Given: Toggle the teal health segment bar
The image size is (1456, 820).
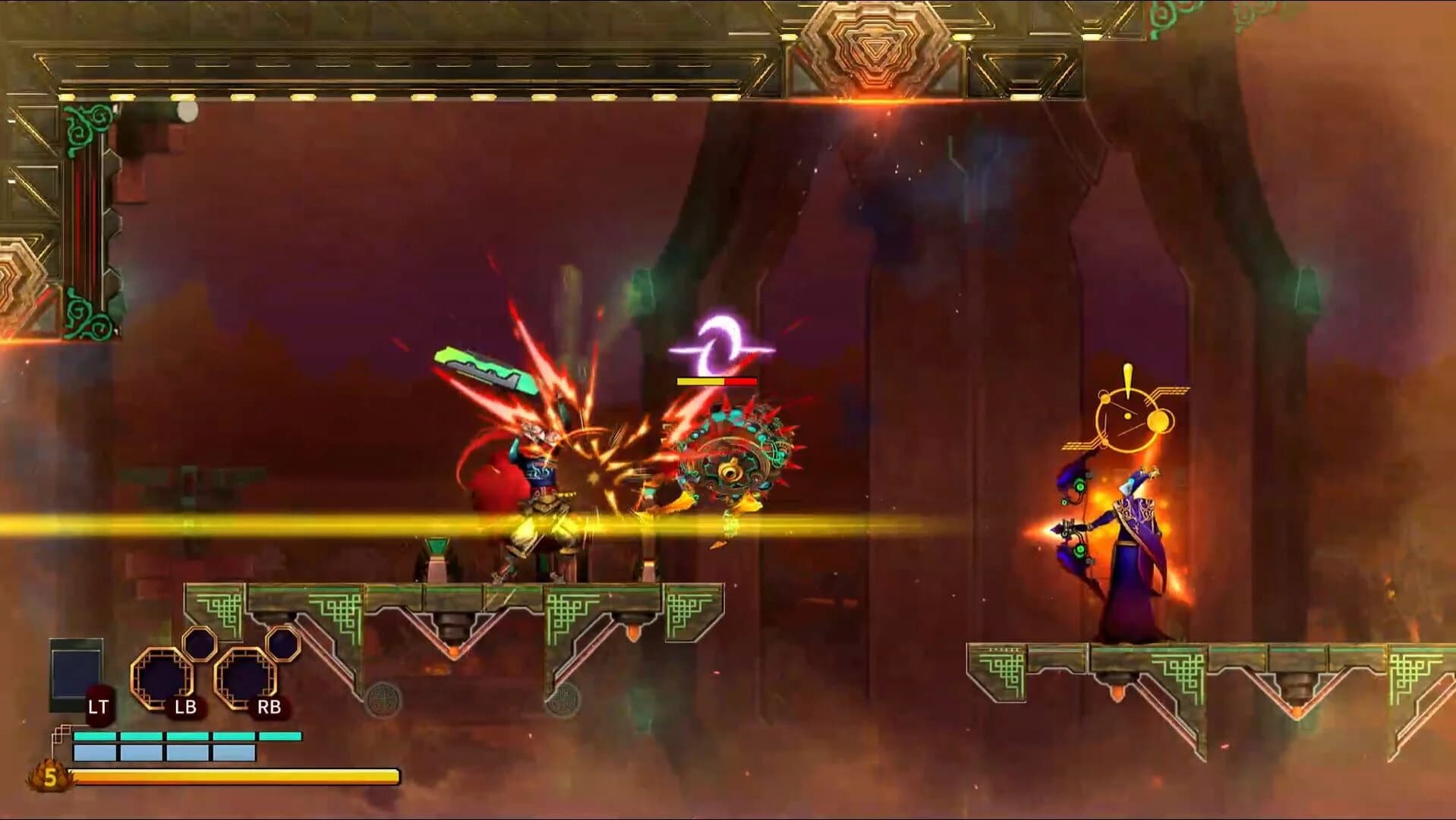Looking at the screenshot, I should 186,736.
